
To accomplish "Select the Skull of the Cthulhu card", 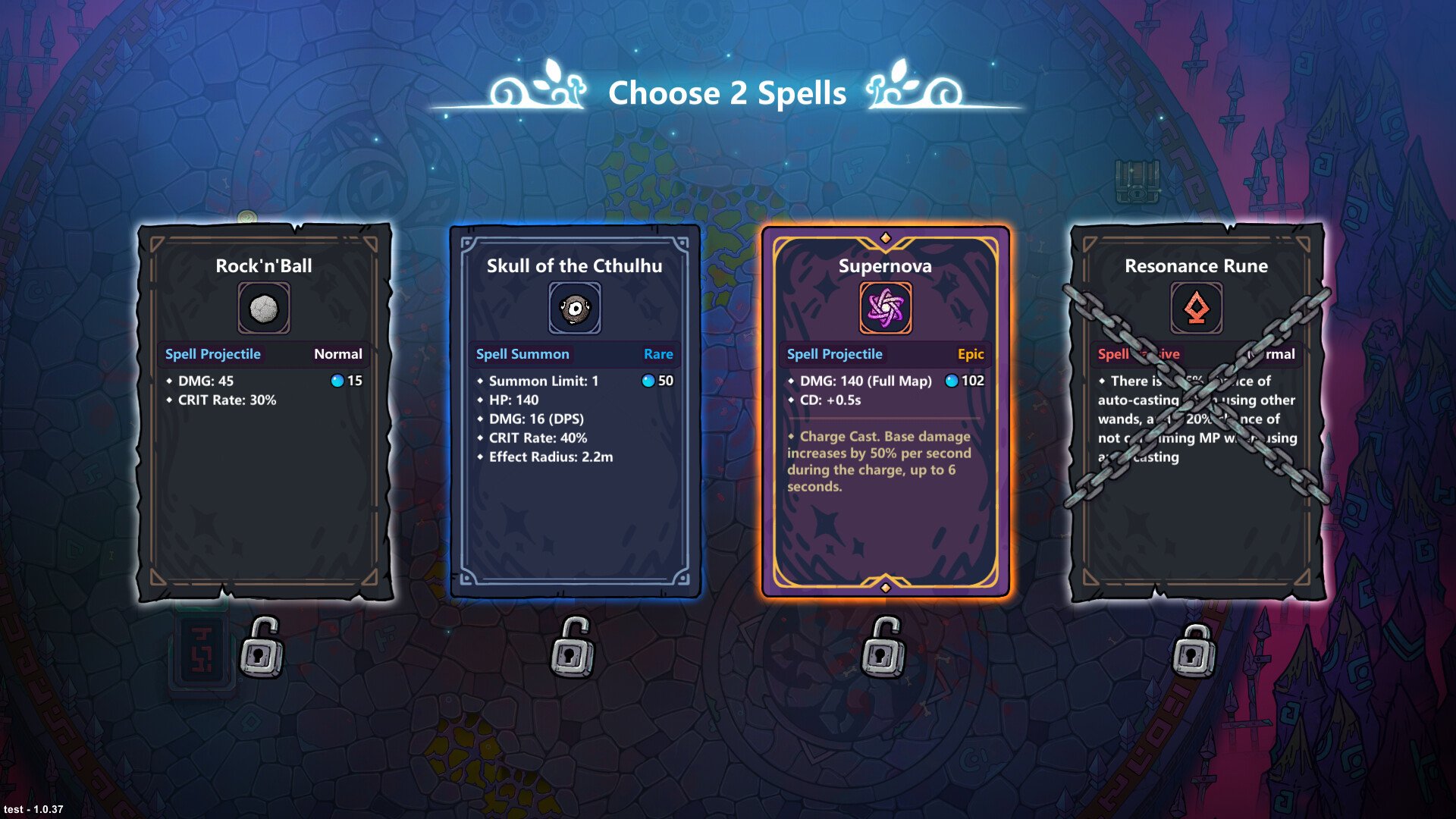I will click(x=575, y=413).
